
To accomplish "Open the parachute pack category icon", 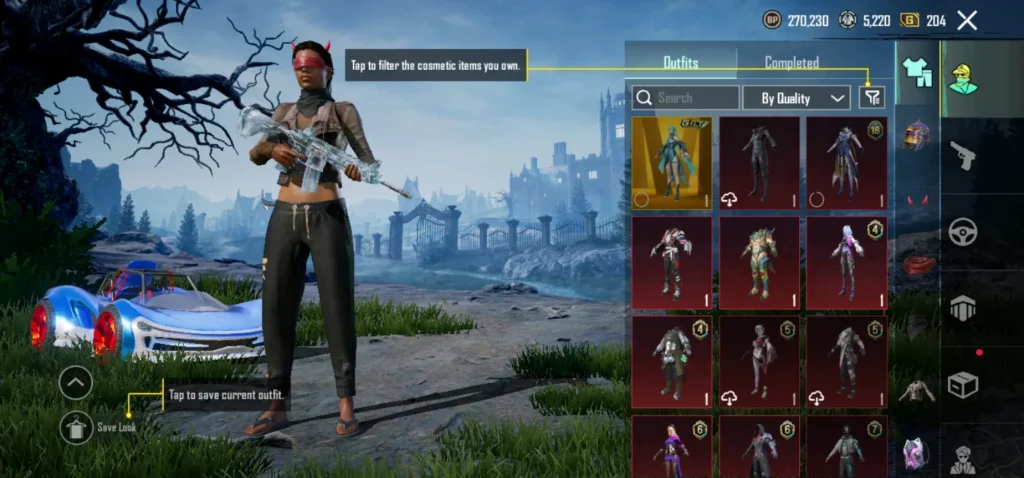I will (x=962, y=308).
